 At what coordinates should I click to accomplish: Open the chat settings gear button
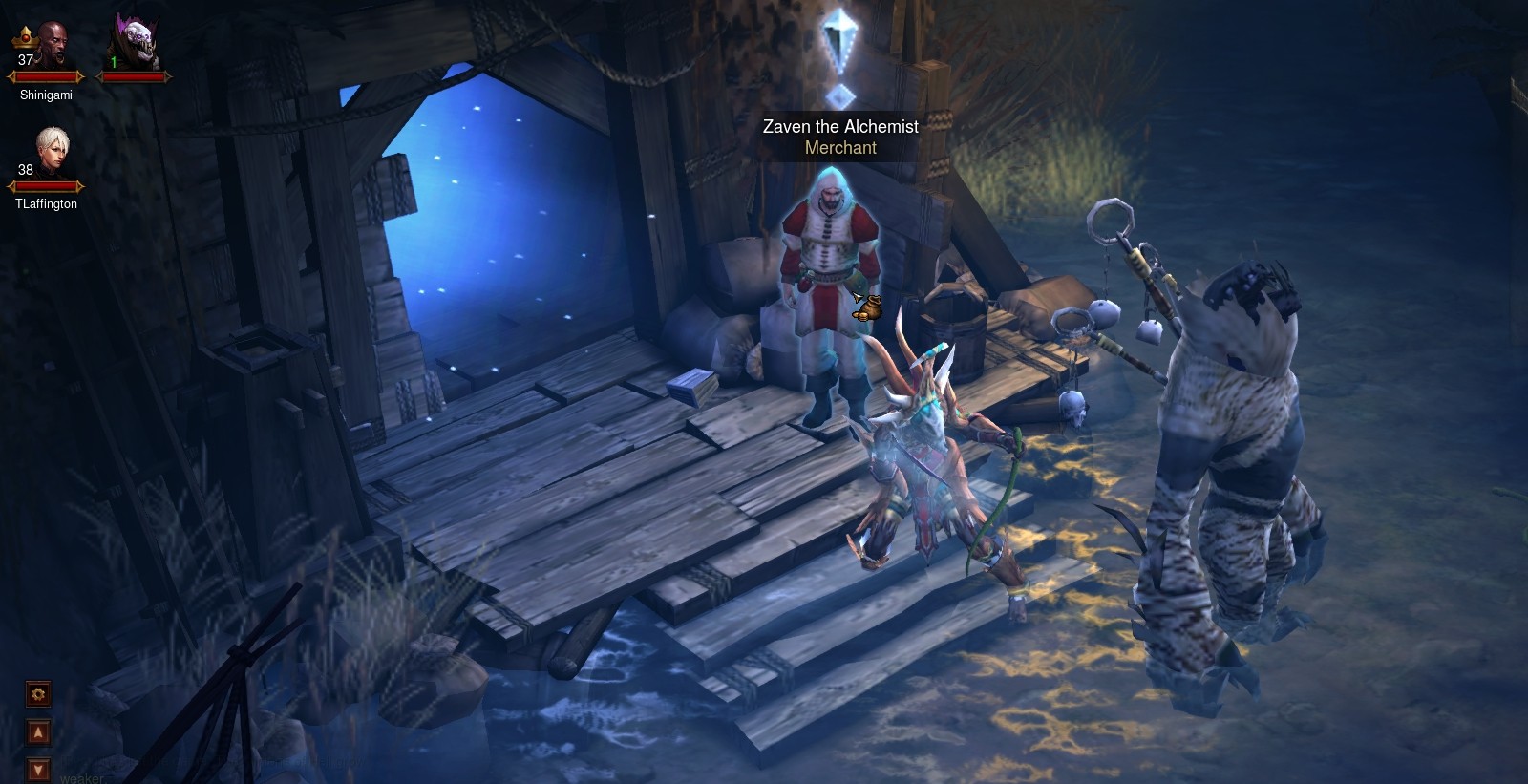(x=39, y=694)
